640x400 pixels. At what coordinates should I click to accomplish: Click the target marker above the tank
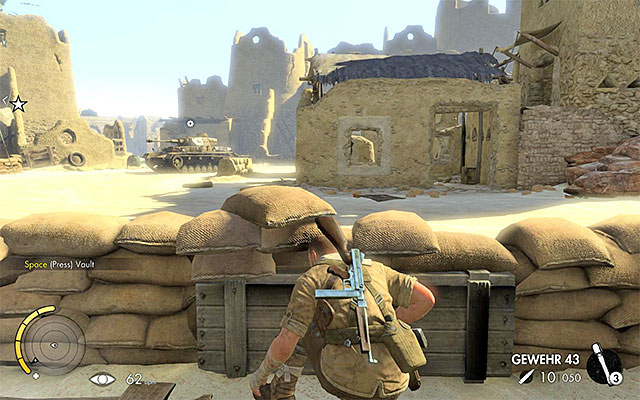(190, 123)
